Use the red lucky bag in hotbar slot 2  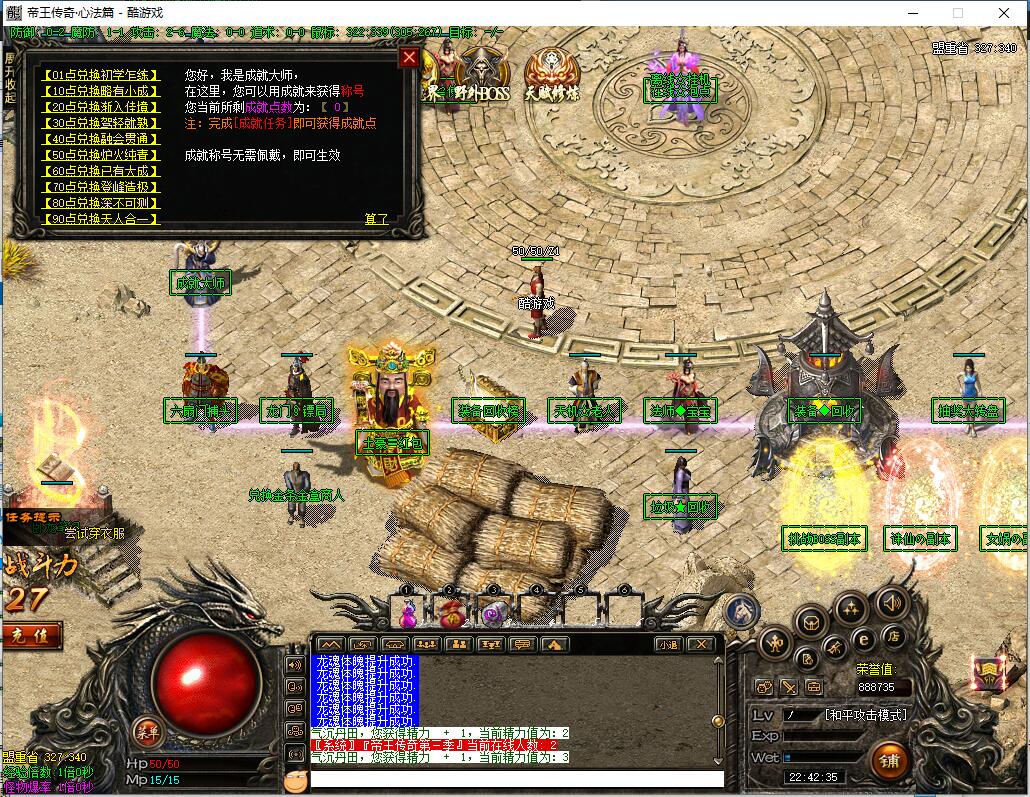tap(451, 612)
